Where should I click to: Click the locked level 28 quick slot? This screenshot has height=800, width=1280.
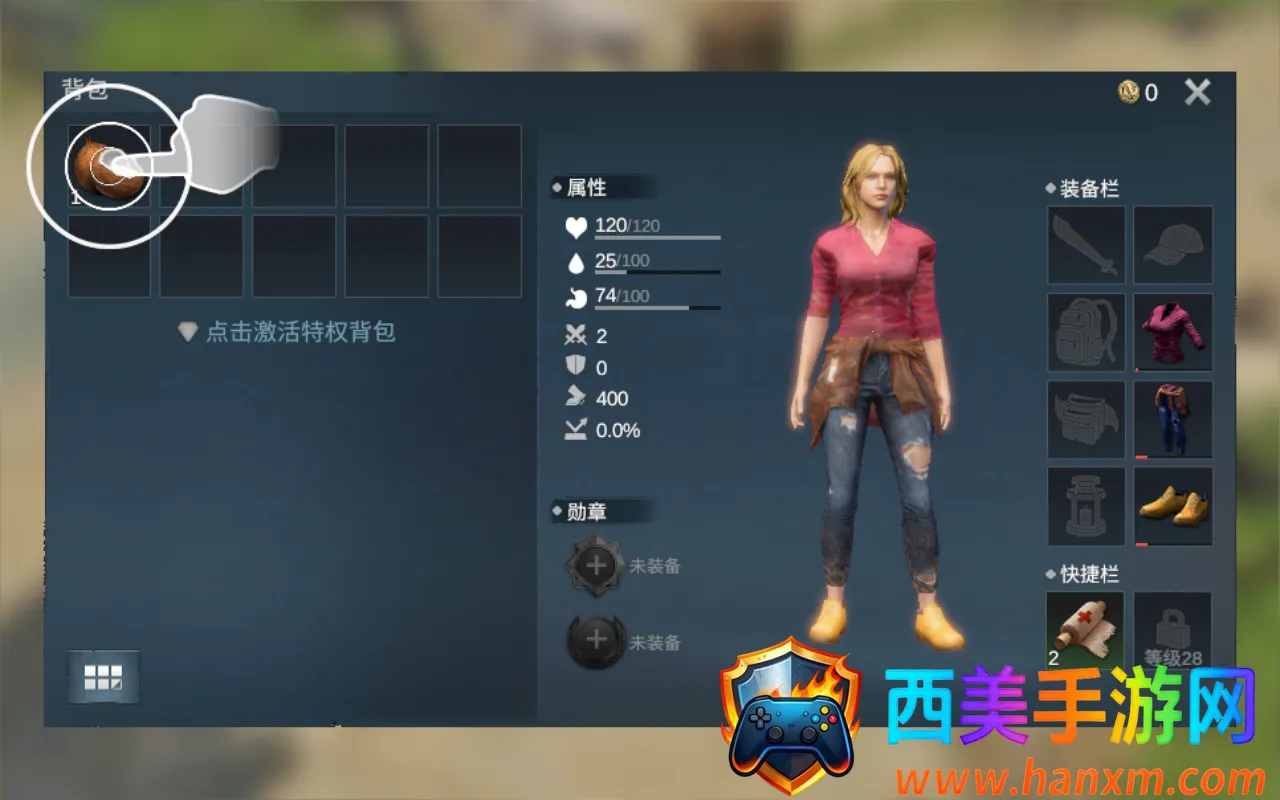(x=1173, y=630)
